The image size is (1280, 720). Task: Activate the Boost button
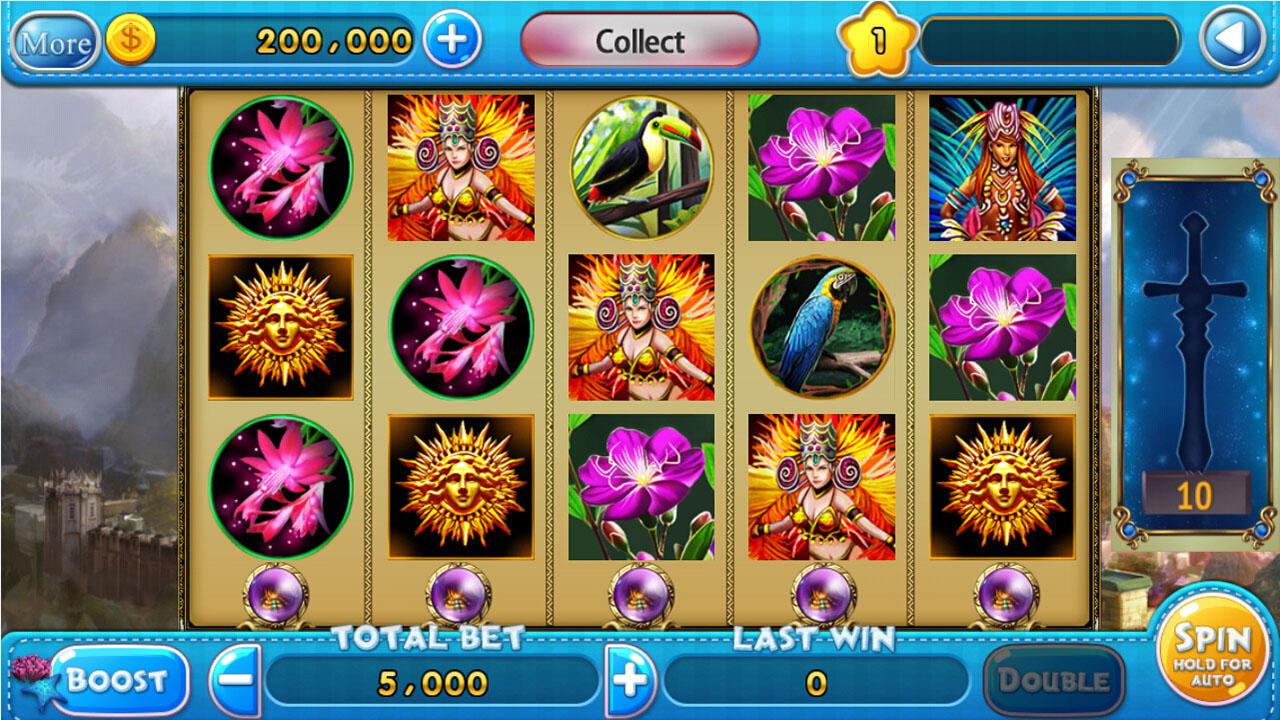click(118, 681)
